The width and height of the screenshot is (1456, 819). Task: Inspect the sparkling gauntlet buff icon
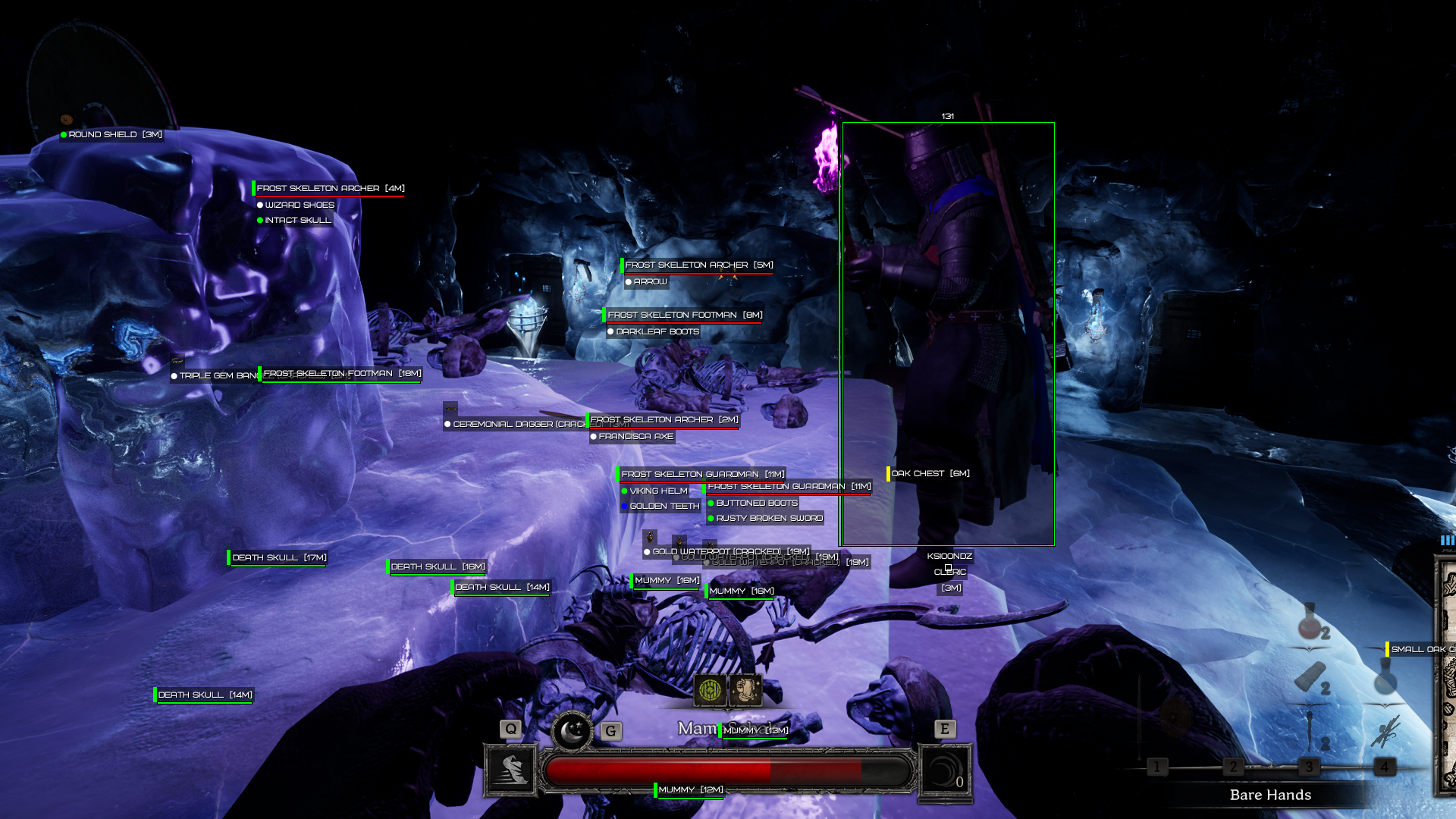[x=746, y=690]
